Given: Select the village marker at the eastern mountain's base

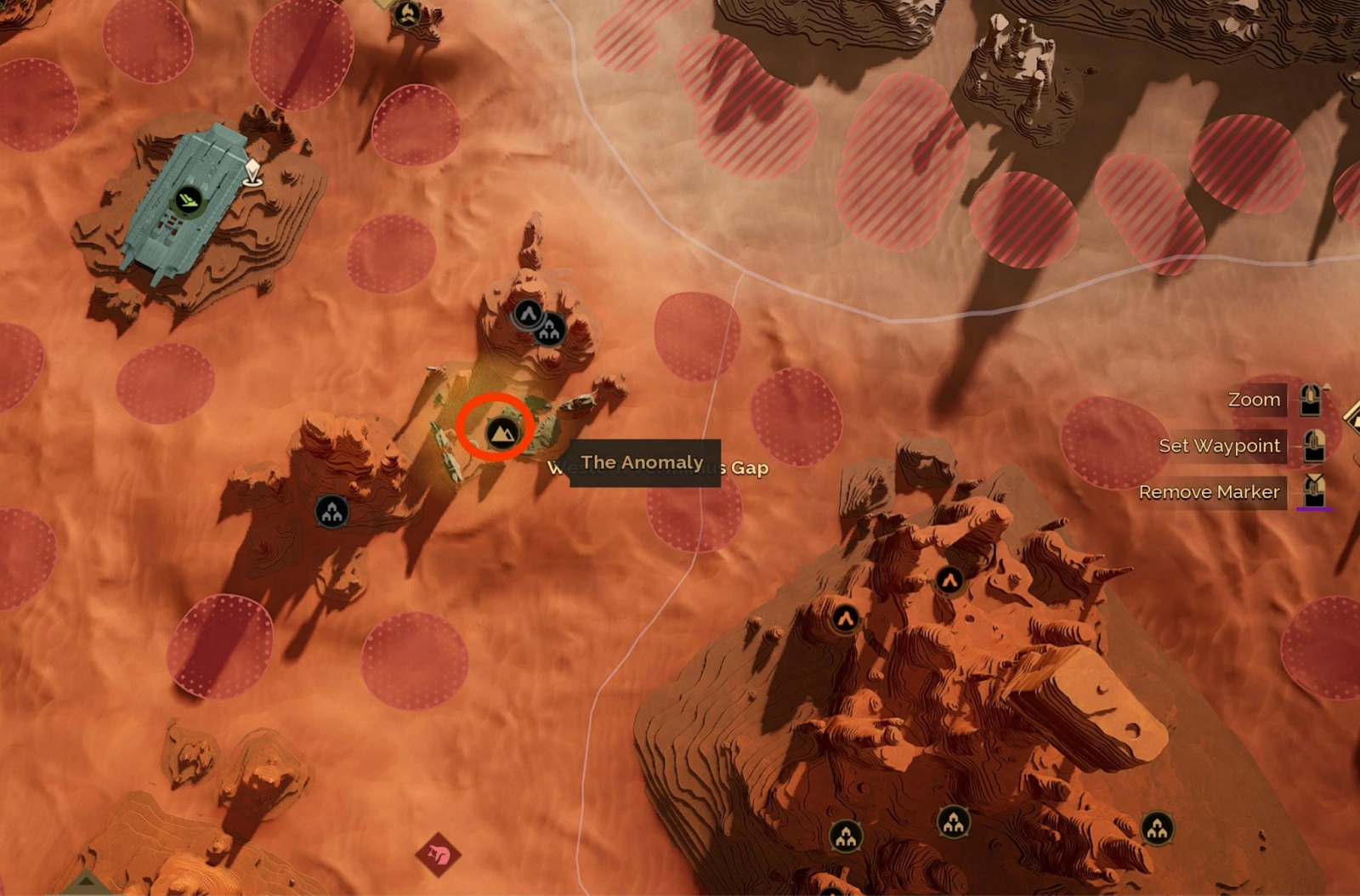Looking at the screenshot, I should click(x=847, y=836).
